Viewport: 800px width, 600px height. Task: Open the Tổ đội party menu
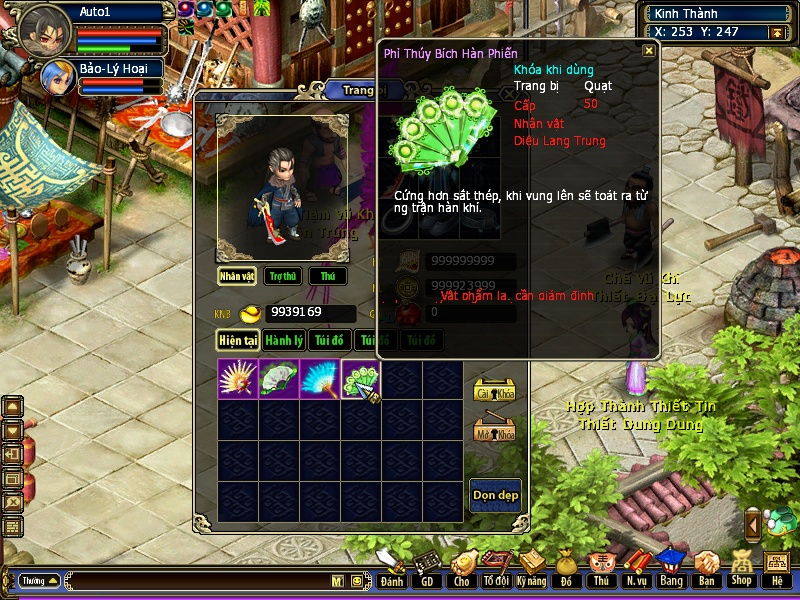(496, 568)
